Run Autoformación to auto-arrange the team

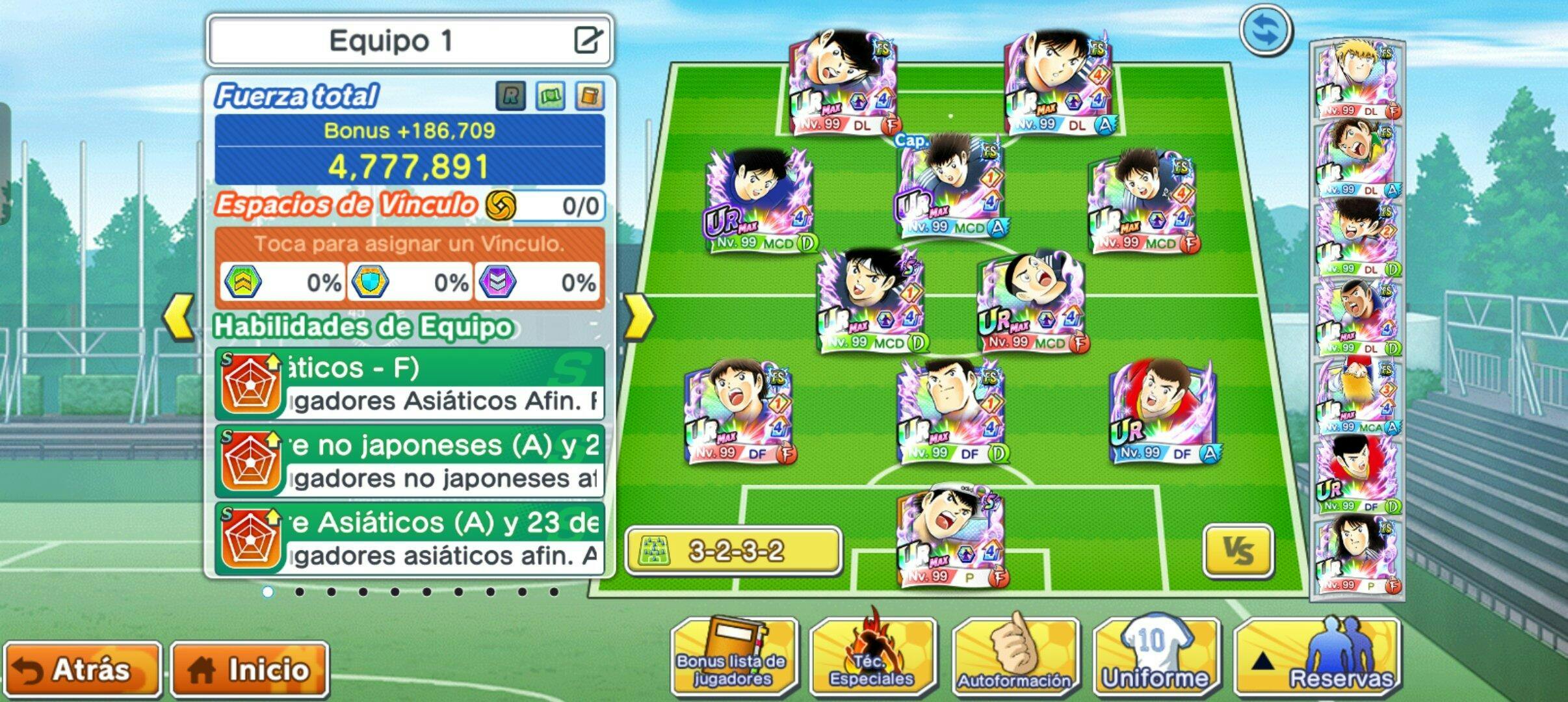point(1014,656)
